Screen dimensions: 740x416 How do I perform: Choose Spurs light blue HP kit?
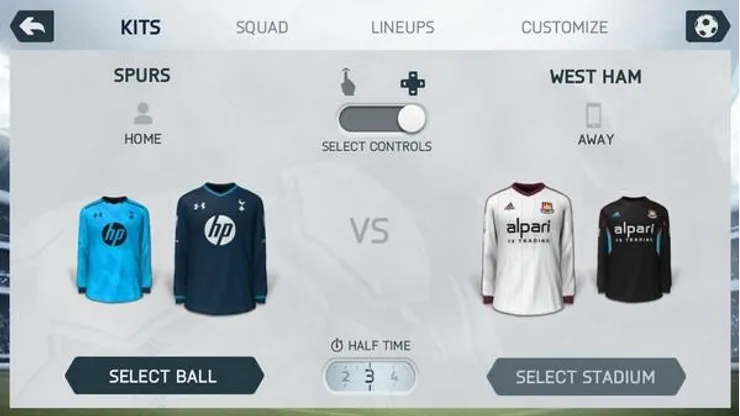(113, 245)
